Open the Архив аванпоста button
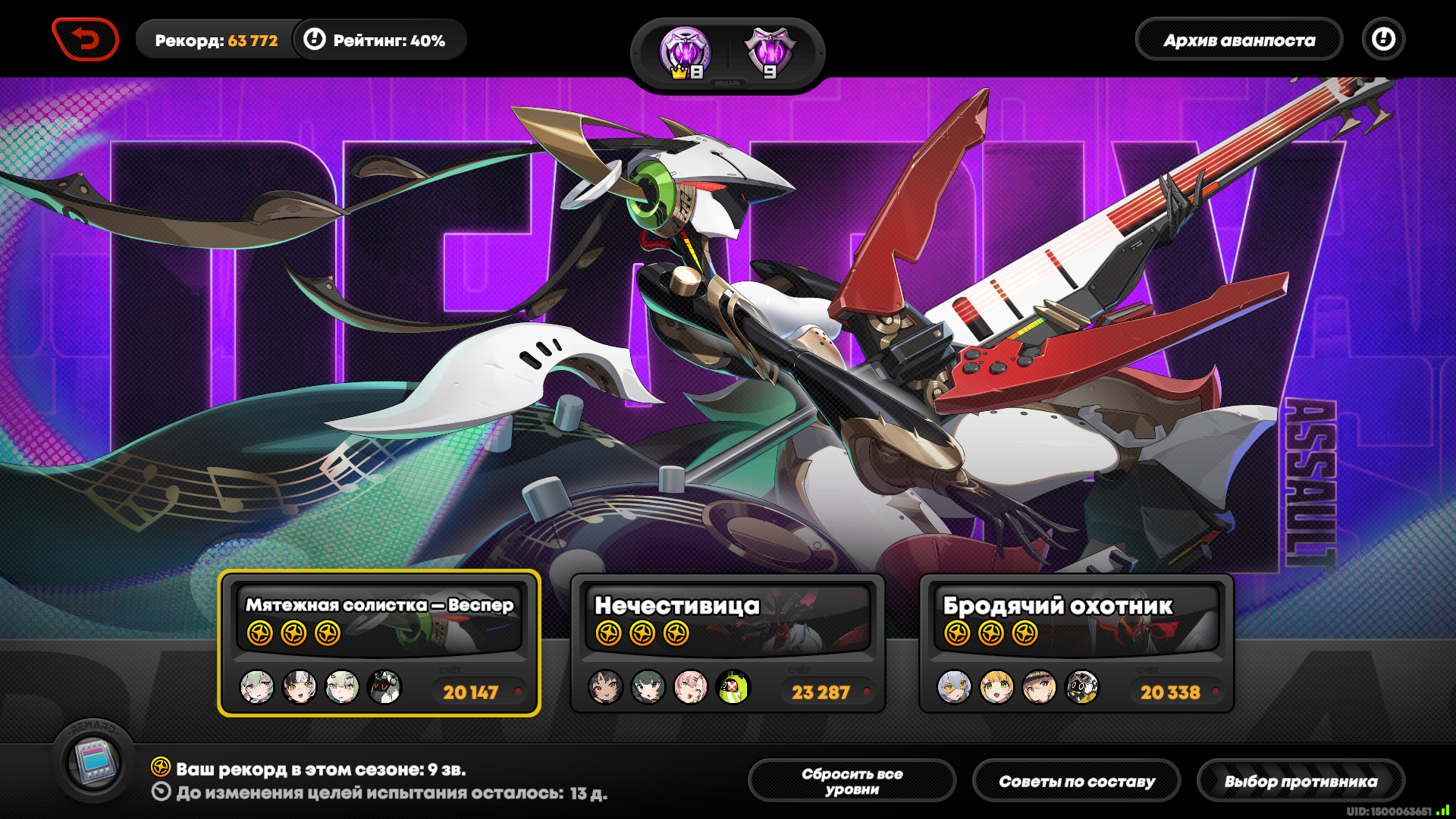This screenshot has height=819, width=1456. 1238,40
